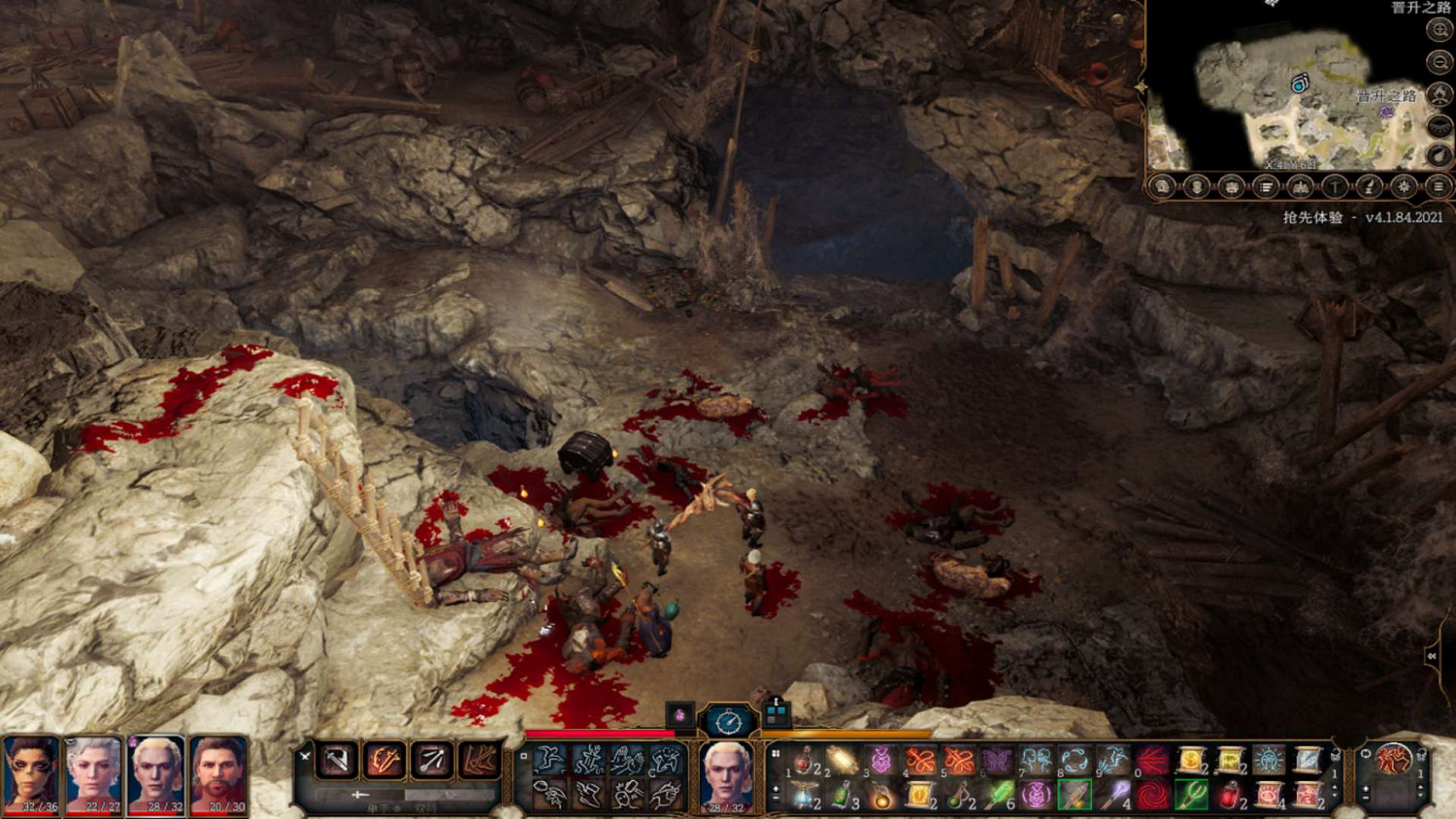Use the red healing potion in hotbar slot 1
The height and width of the screenshot is (819, 1456).
805,760
